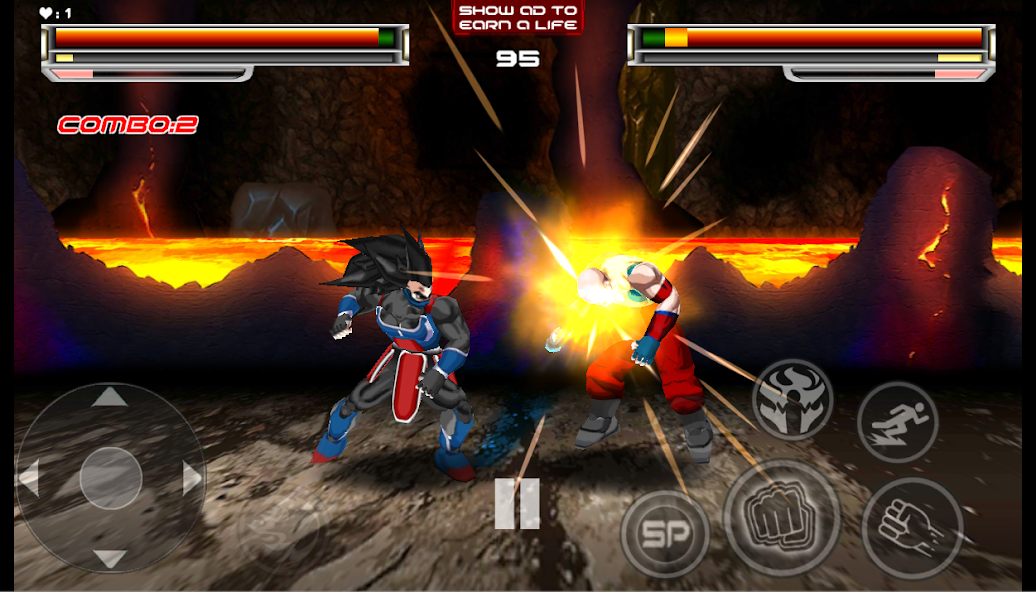Image resolution: width=1036 pixels, height=592 pixels.
Task: Click the d-pad right arrow
Action: [191, 478]
